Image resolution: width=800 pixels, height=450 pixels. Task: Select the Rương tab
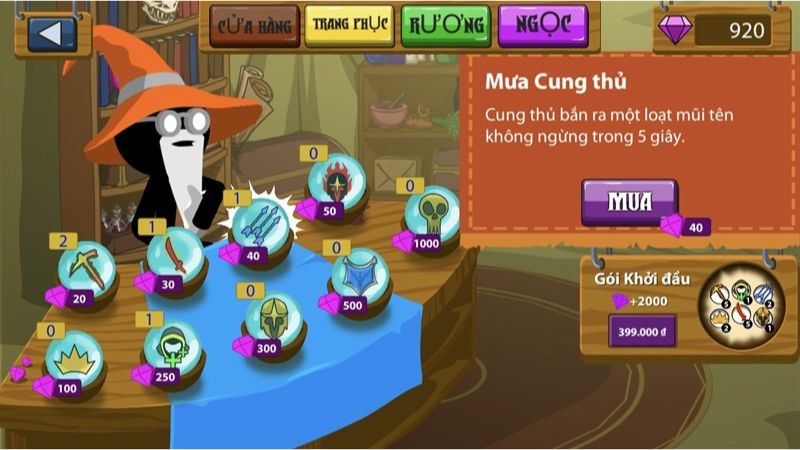[x=446, y=25]
